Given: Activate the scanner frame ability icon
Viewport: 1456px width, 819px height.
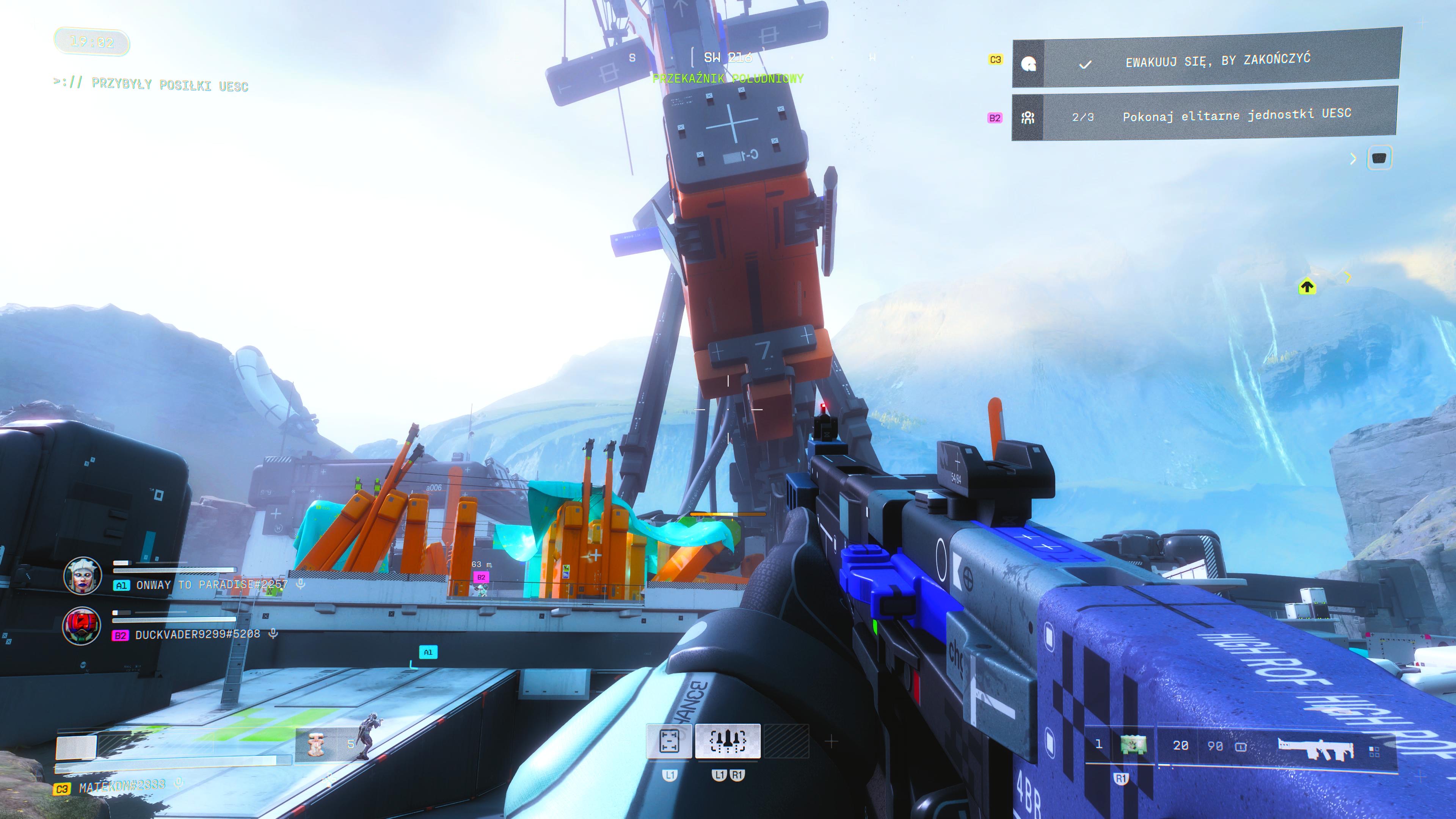Looking at the screenshot, I should pos(669,741).
